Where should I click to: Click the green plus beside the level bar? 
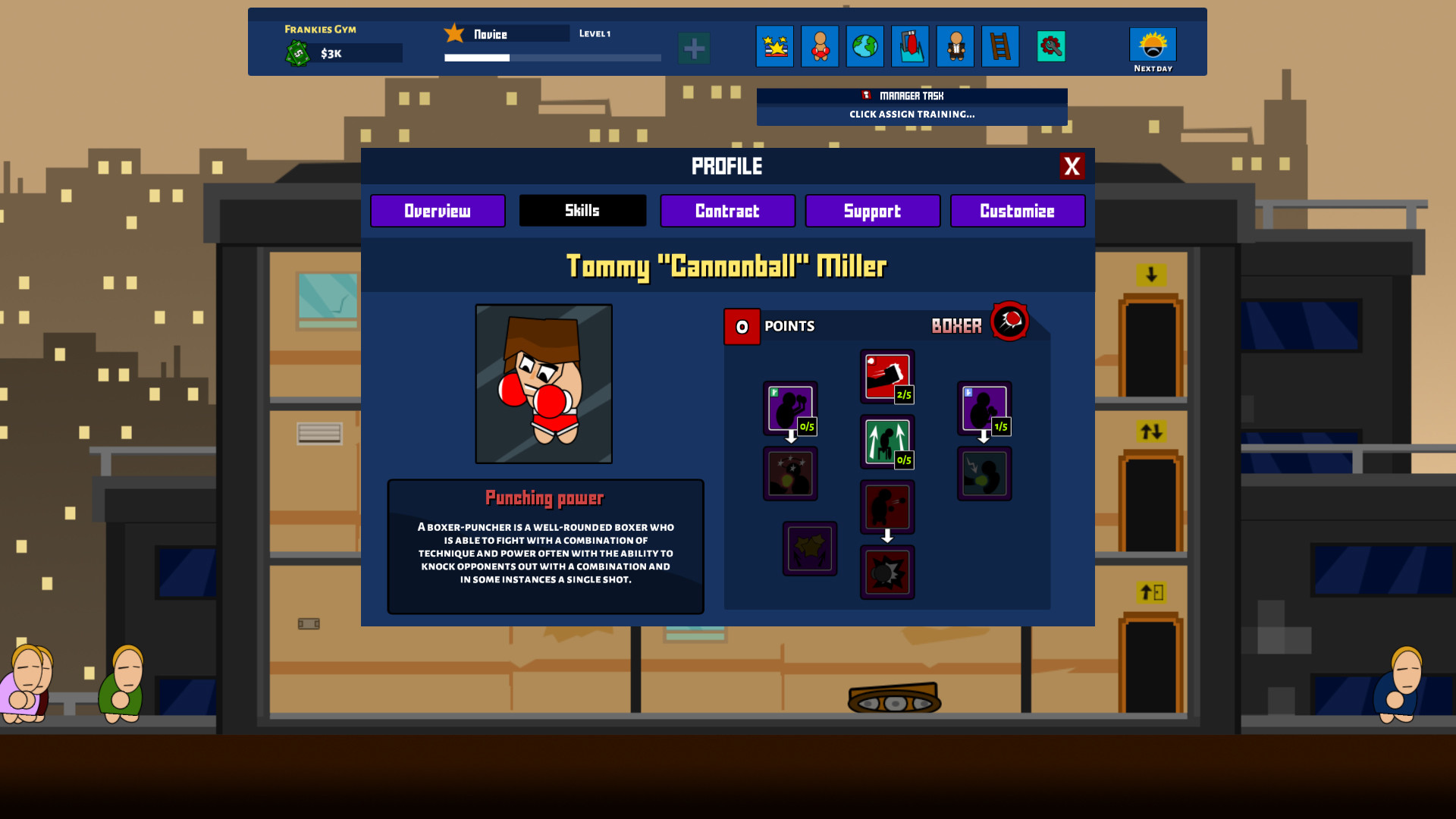[x=694, y=48]
